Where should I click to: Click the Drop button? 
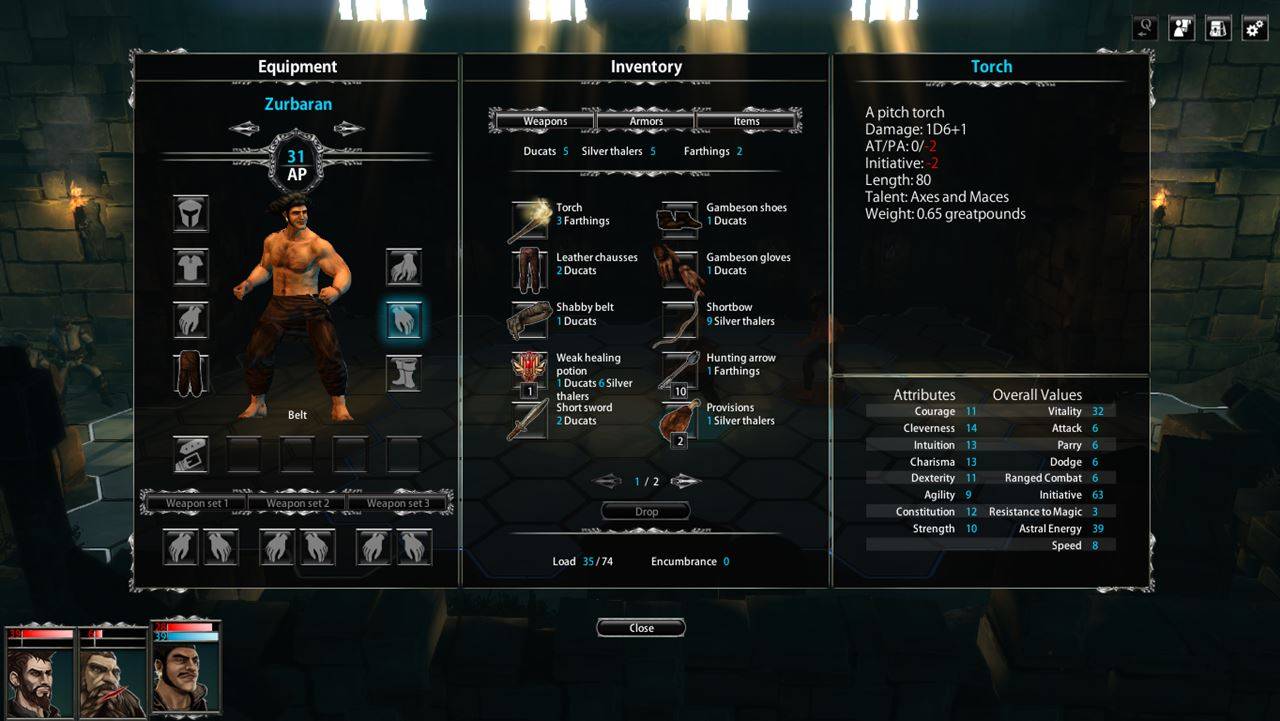point(646,511)
